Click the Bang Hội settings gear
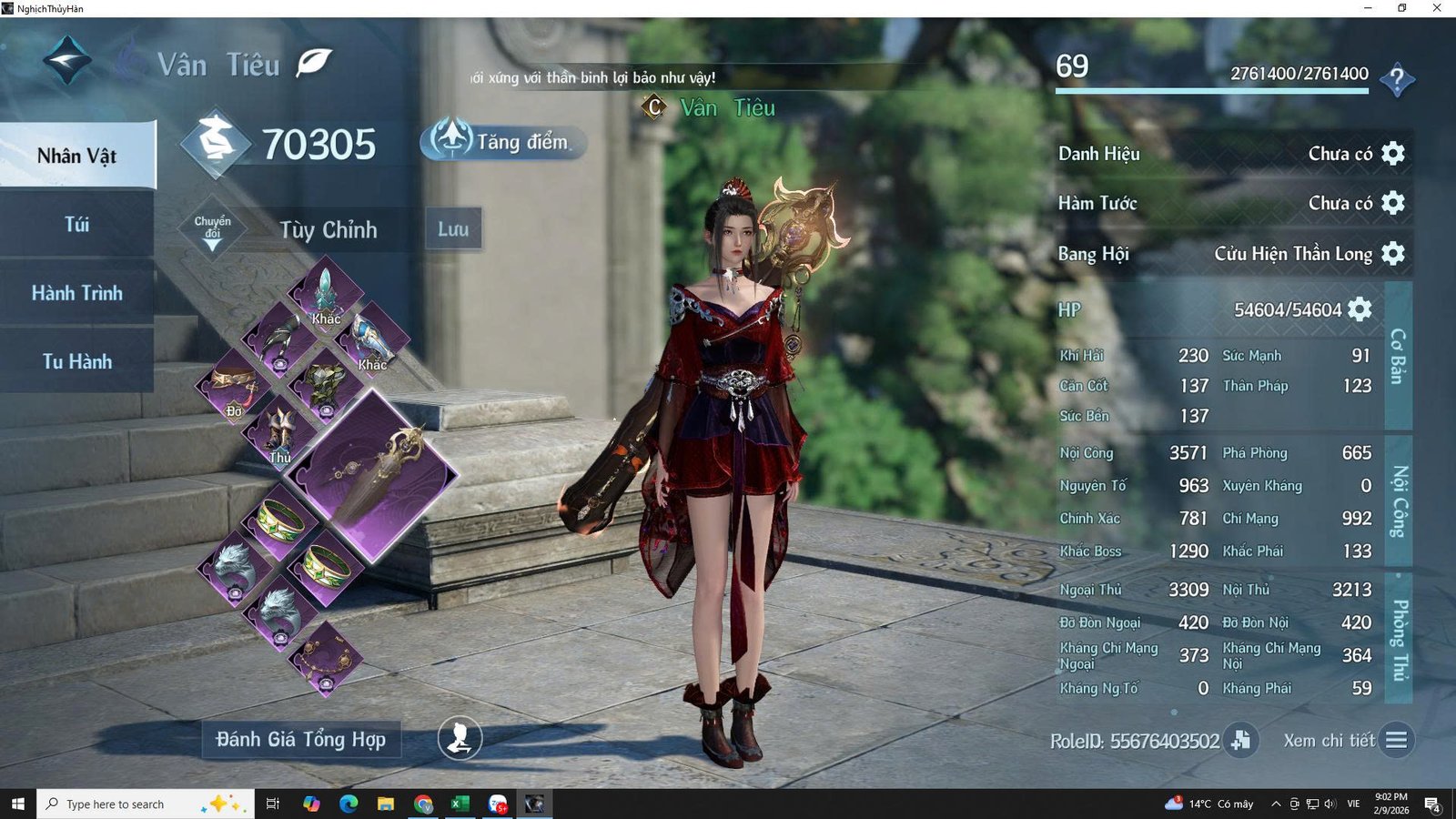1456x819 pixels. pyautogui.click(x=1393, y=253)
